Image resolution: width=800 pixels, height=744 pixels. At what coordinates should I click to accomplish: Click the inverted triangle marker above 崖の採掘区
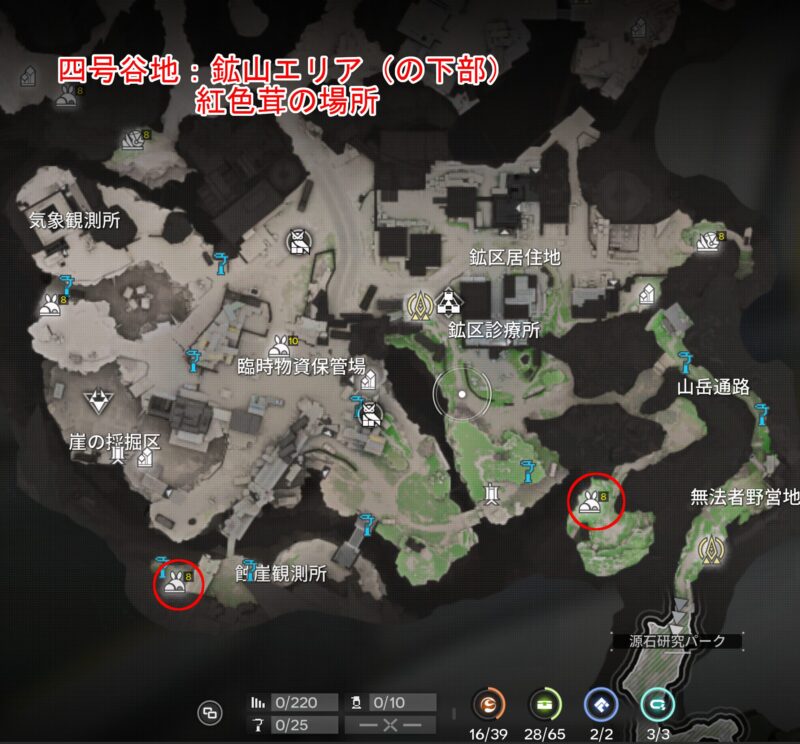tap(98, 403)
